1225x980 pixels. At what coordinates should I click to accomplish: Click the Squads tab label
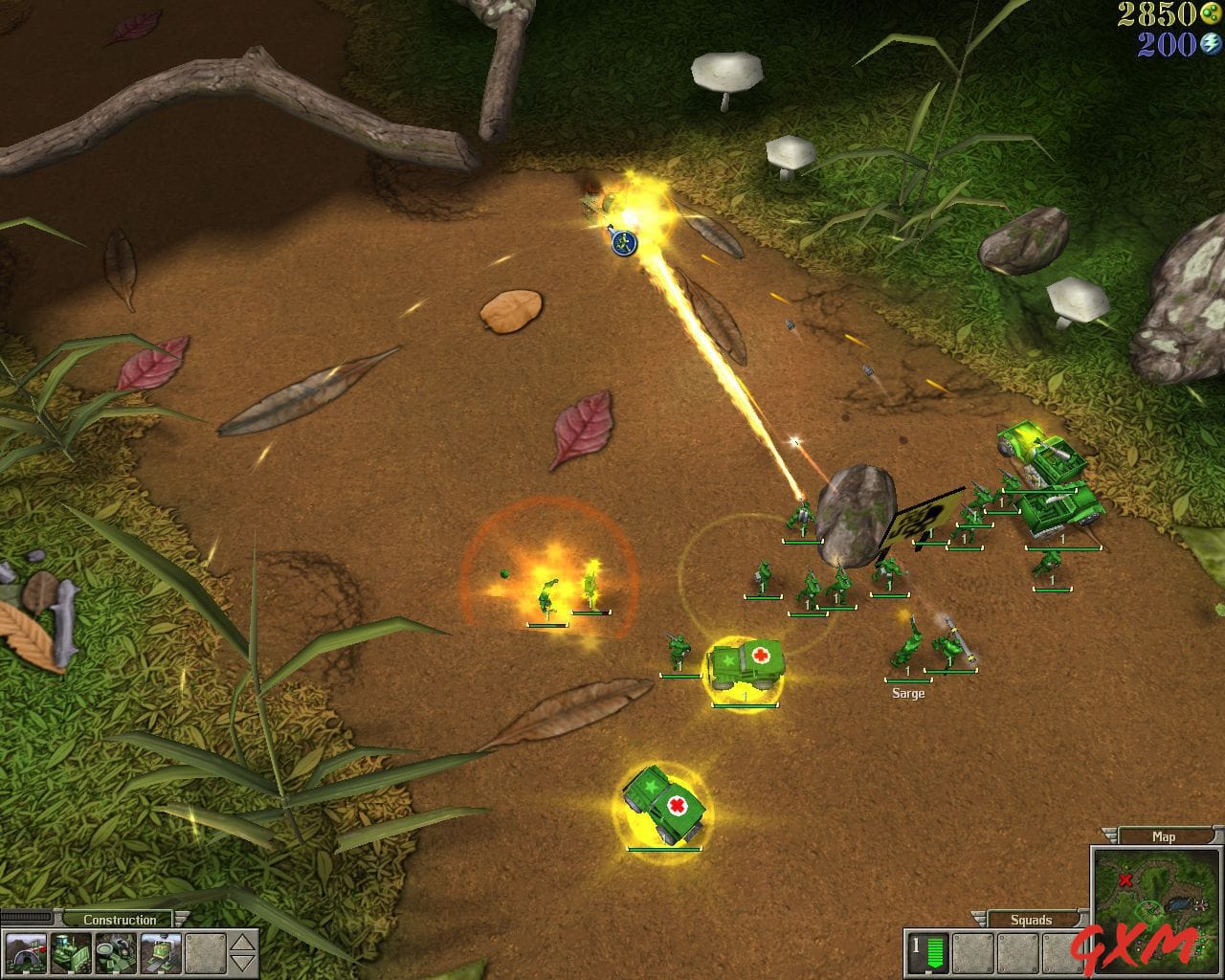[x=1032, y=918]
